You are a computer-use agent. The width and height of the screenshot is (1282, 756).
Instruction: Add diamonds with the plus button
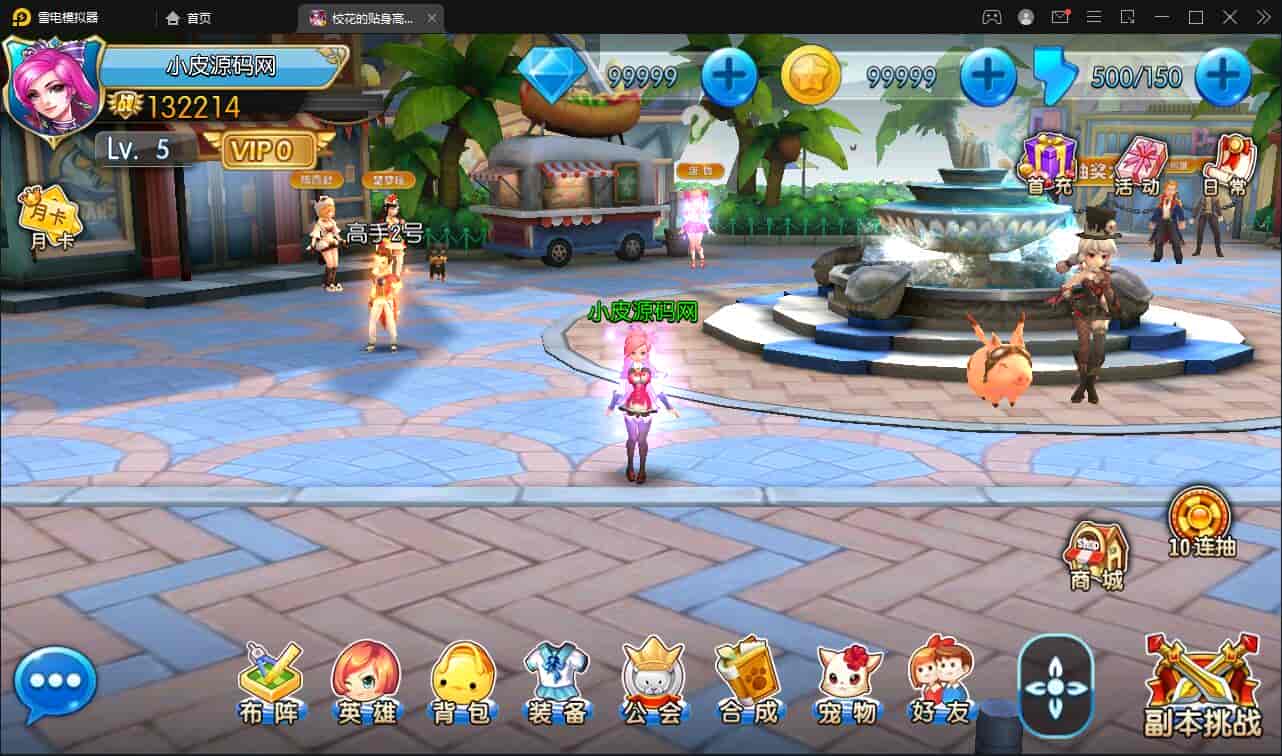[x=729, y=77]
